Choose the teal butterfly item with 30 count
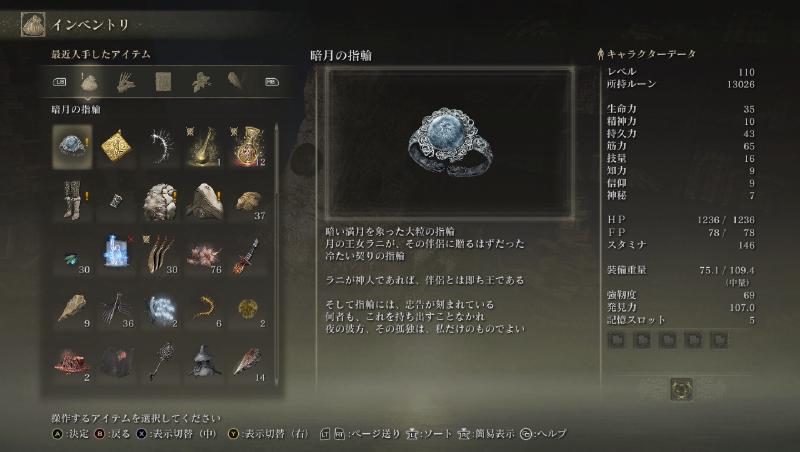 pyautogui.click(x=72, y=254)
